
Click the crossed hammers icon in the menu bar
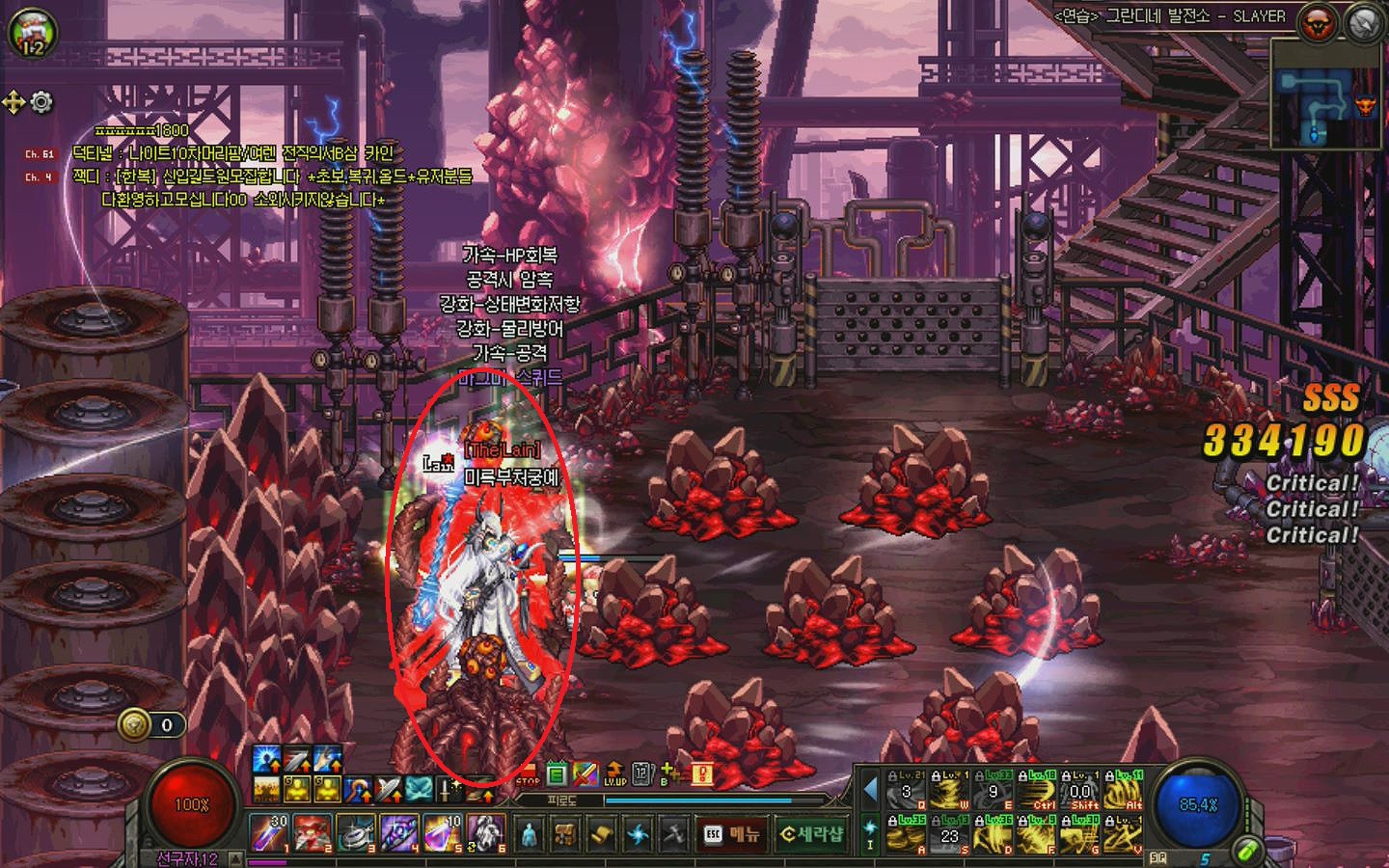(674, 834)
